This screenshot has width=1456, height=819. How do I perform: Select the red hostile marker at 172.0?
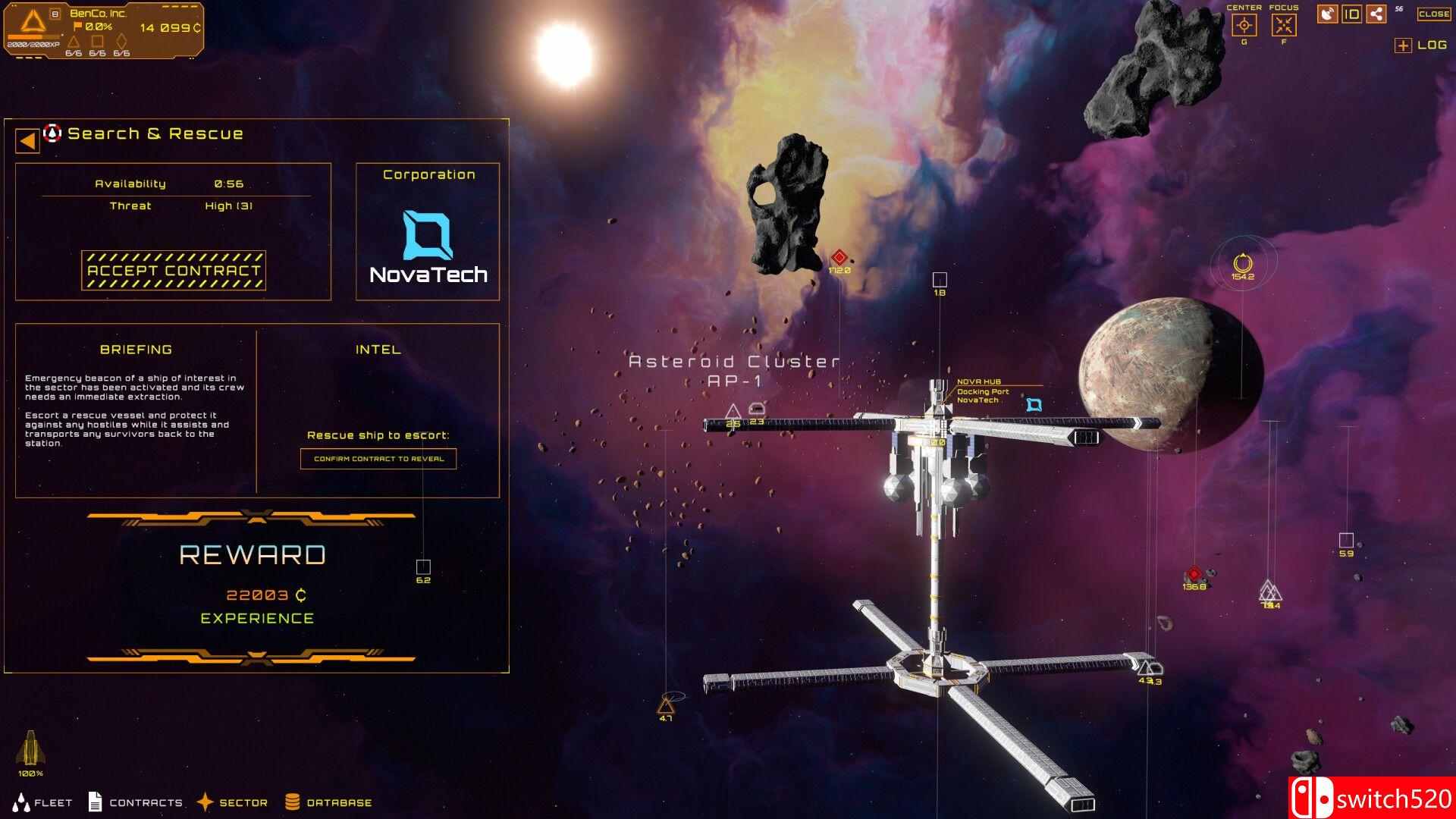(839, 258)
